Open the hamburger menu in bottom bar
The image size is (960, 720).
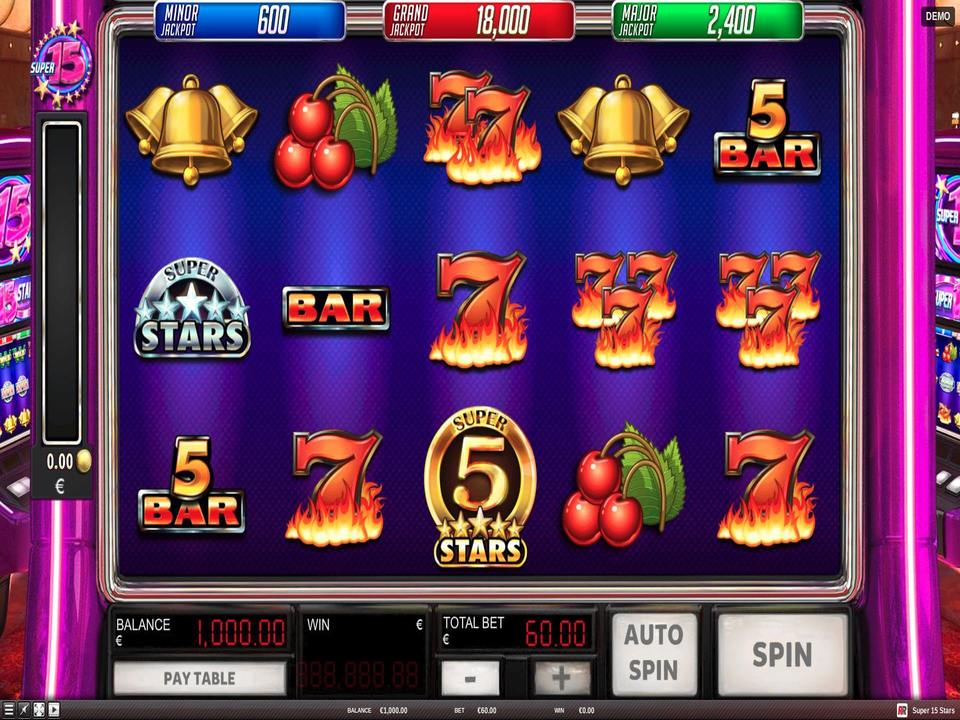click(9, 710)
